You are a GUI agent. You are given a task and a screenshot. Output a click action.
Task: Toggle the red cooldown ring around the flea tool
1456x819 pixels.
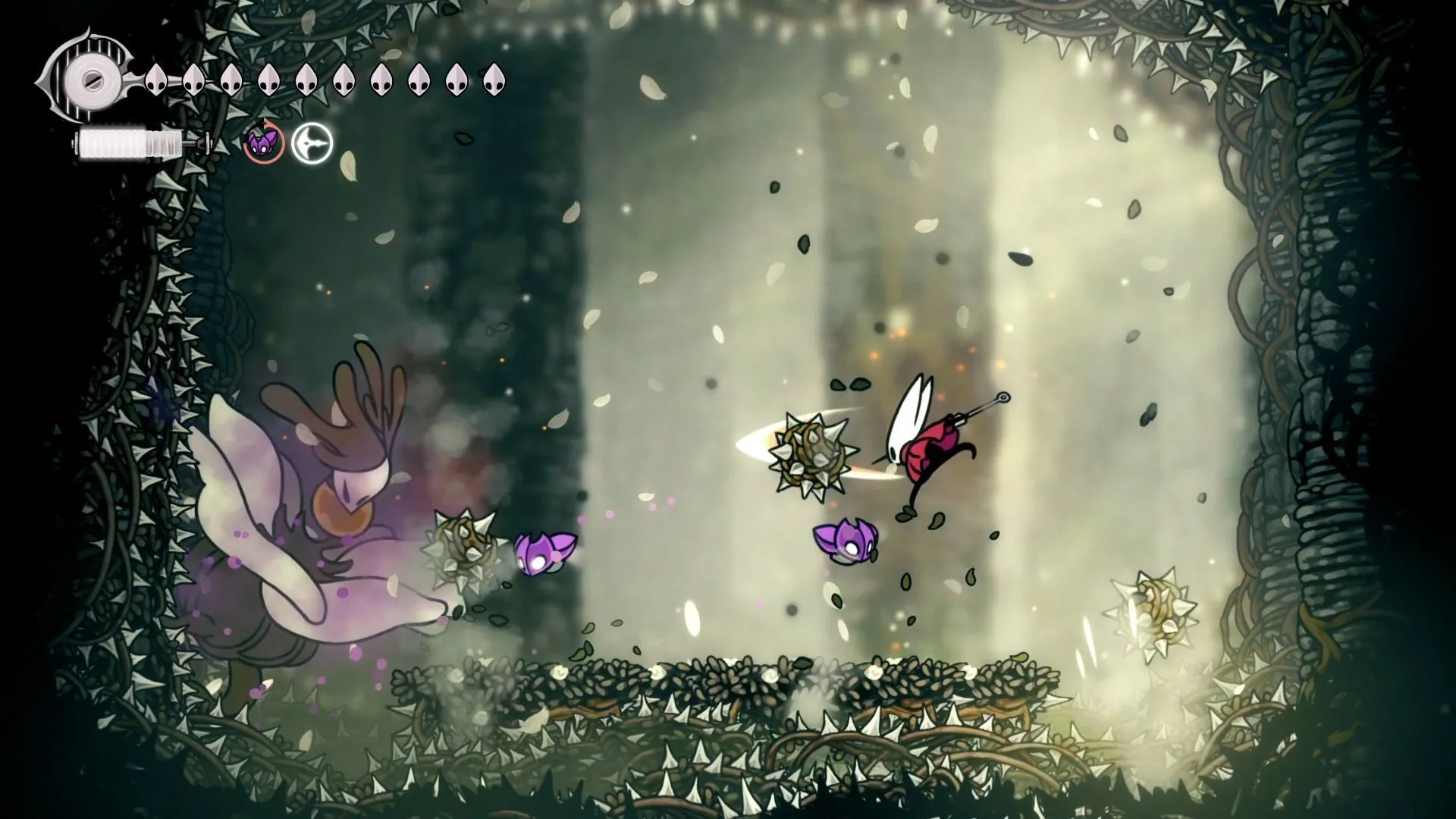(x=262, y=144)
